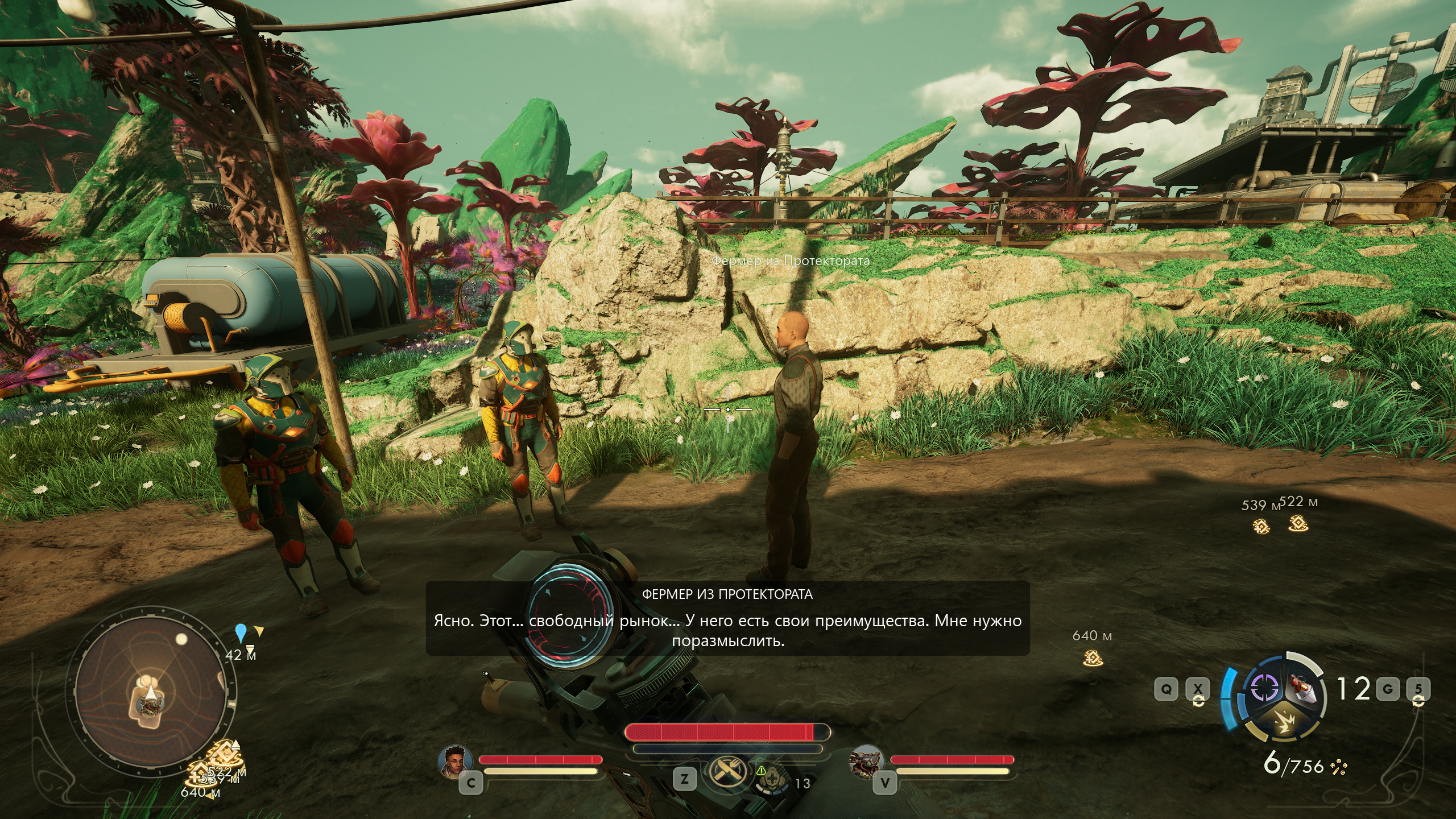This screenshot has width=1456, height=819.
Task: Open the circular minimap
Action: tap(150, 698)
